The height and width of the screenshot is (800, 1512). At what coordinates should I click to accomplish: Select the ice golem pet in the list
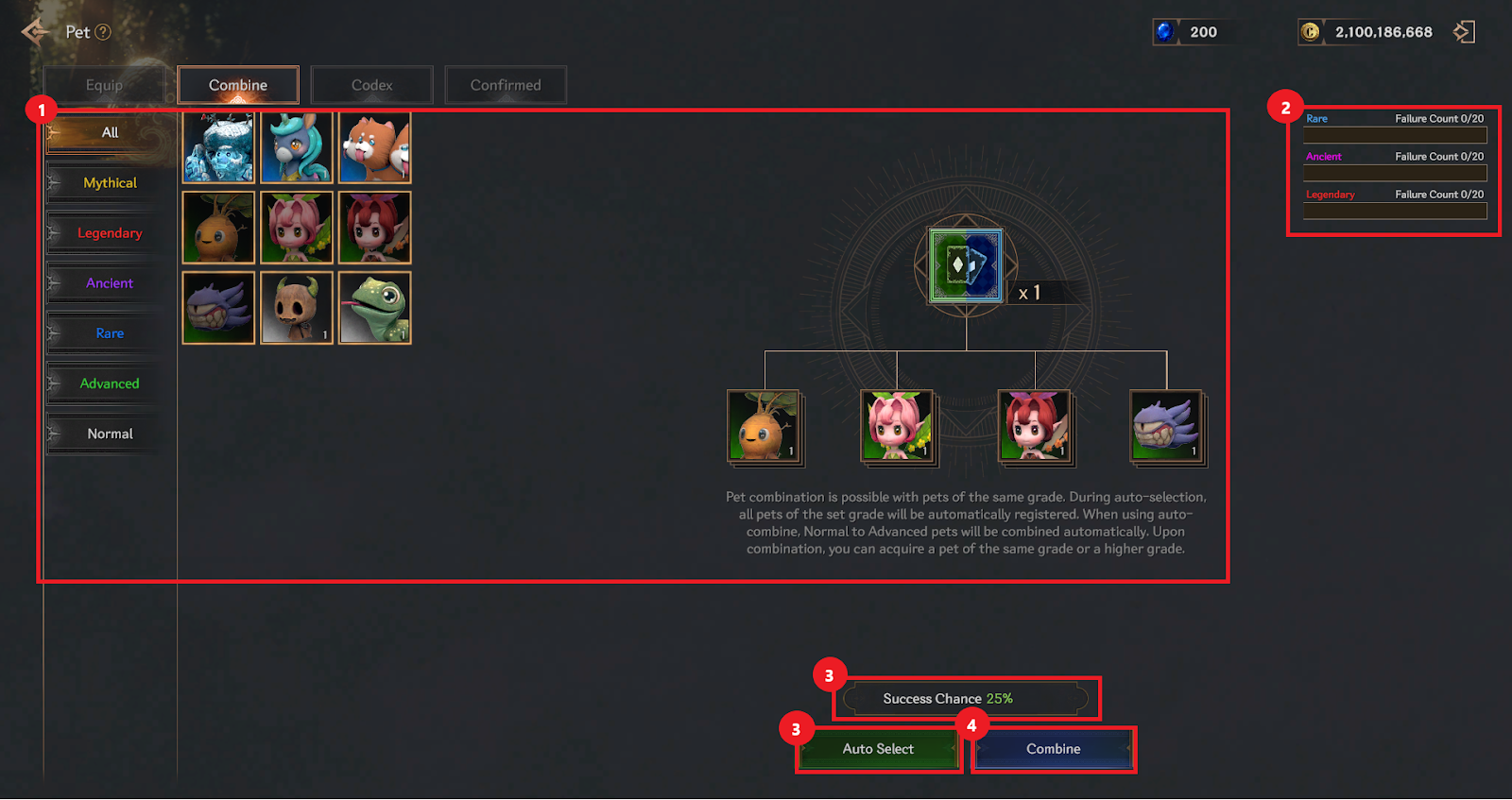[218, 147]
